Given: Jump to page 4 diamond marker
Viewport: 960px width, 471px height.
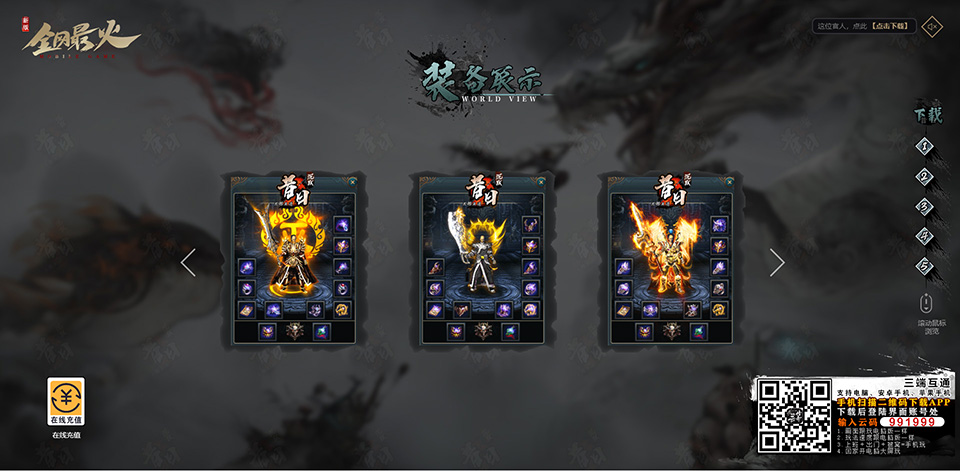Looking at the screenshot, I should pyautogui.click(x=926, y=236).
